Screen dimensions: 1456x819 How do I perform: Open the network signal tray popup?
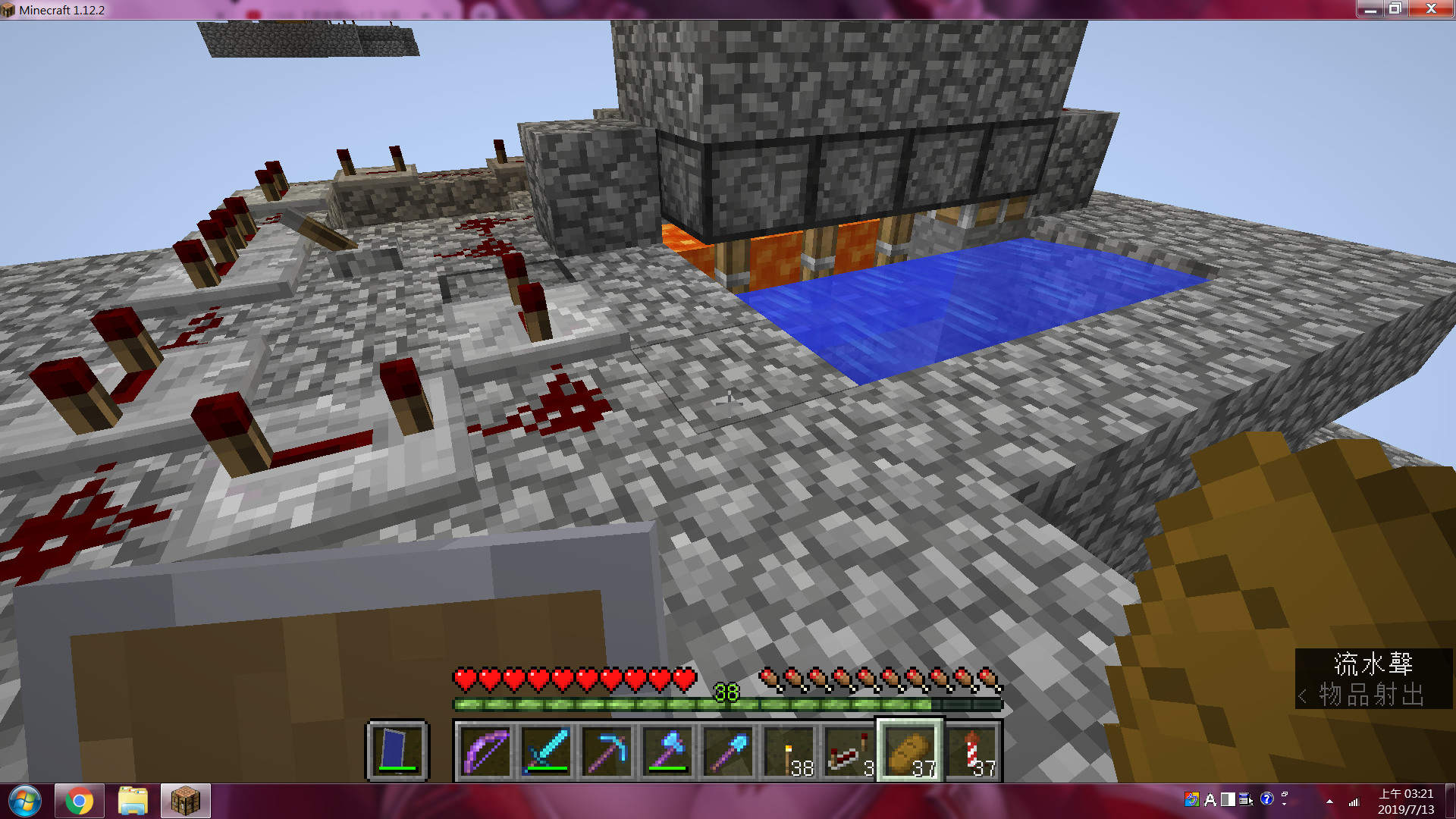[1354, 802]
